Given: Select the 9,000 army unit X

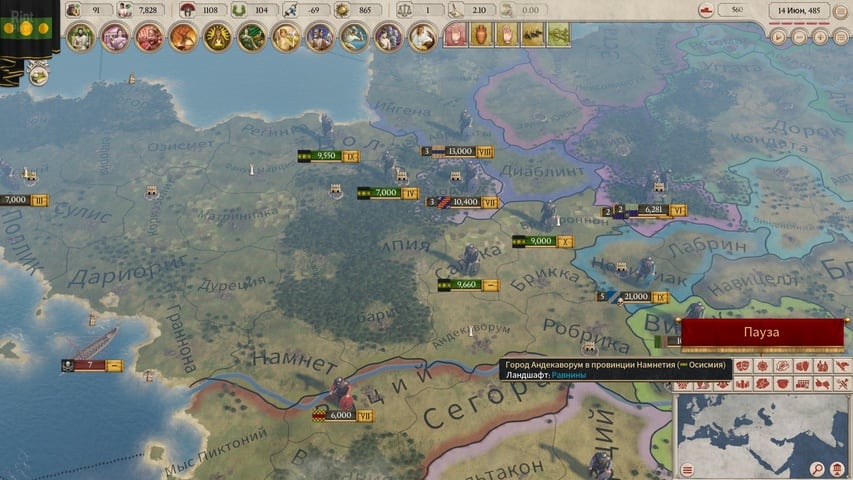Looking at the screenshot, I should (541, 241).
